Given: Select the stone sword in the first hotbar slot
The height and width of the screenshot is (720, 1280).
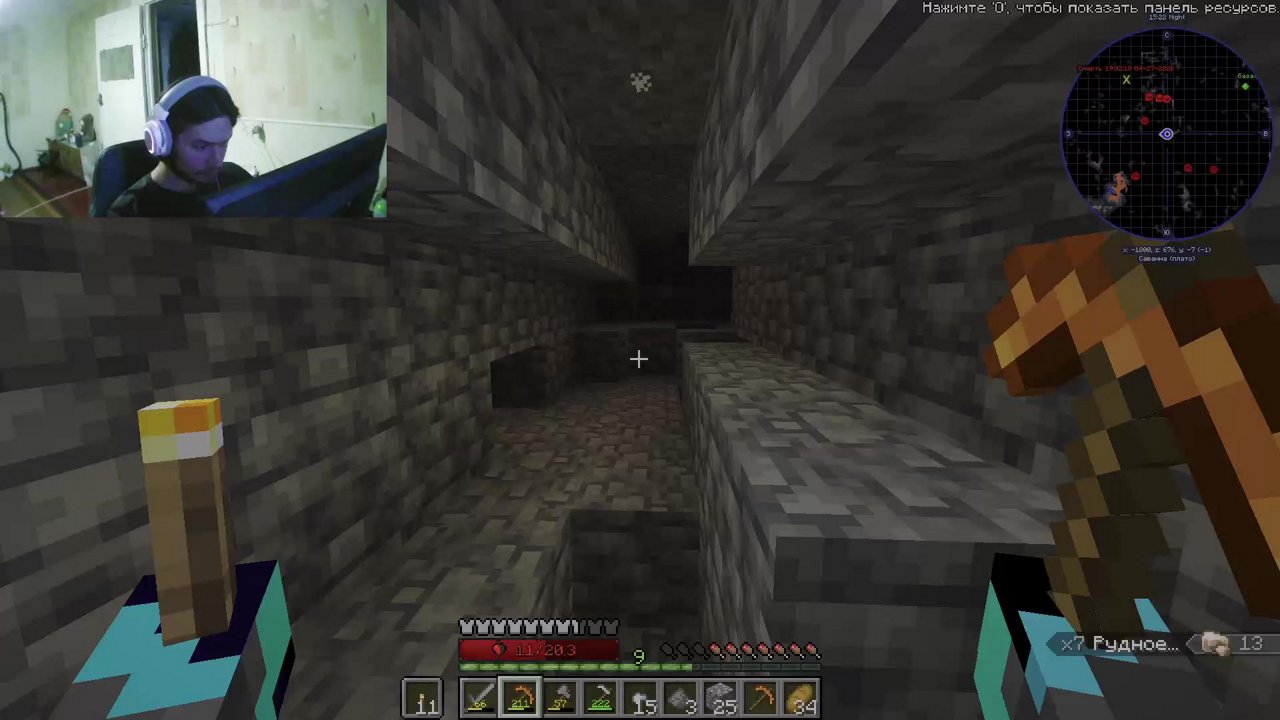Looking at the screenshot, I should [480, 698].
